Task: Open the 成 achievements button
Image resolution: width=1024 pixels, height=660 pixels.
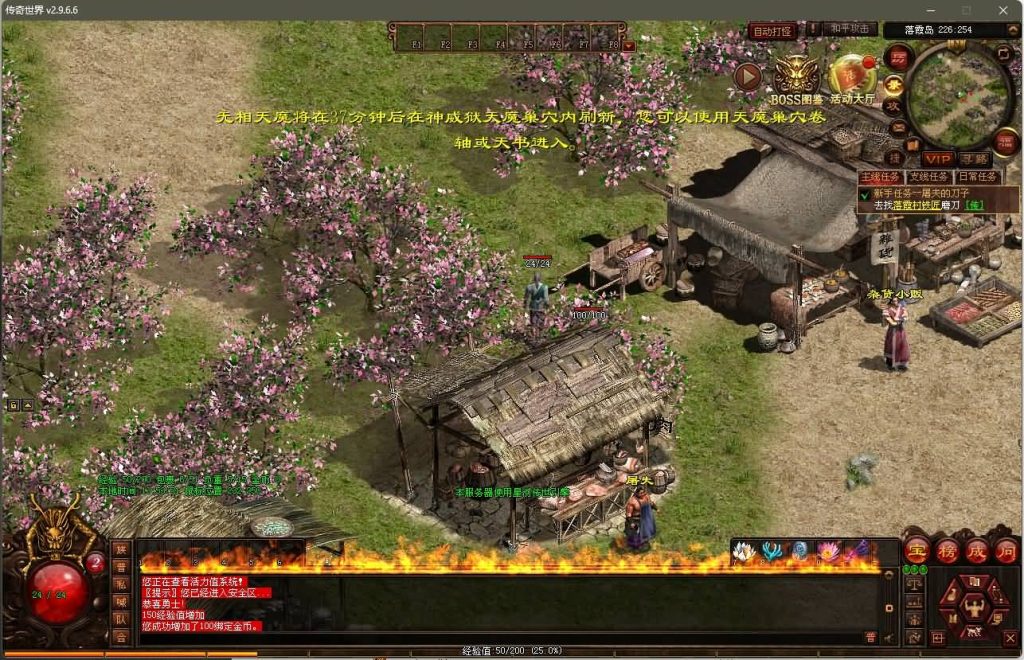Action: [x=977, y=551]
